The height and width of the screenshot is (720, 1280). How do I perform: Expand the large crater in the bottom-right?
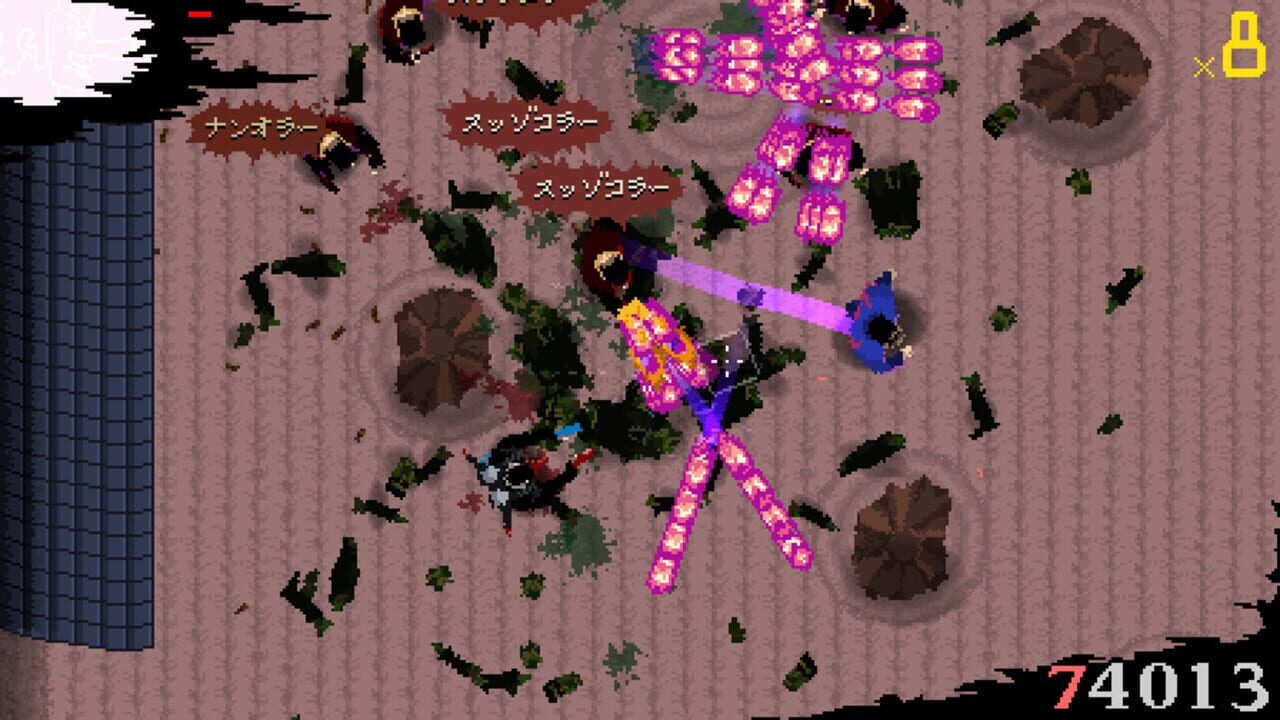coord(900,535)
